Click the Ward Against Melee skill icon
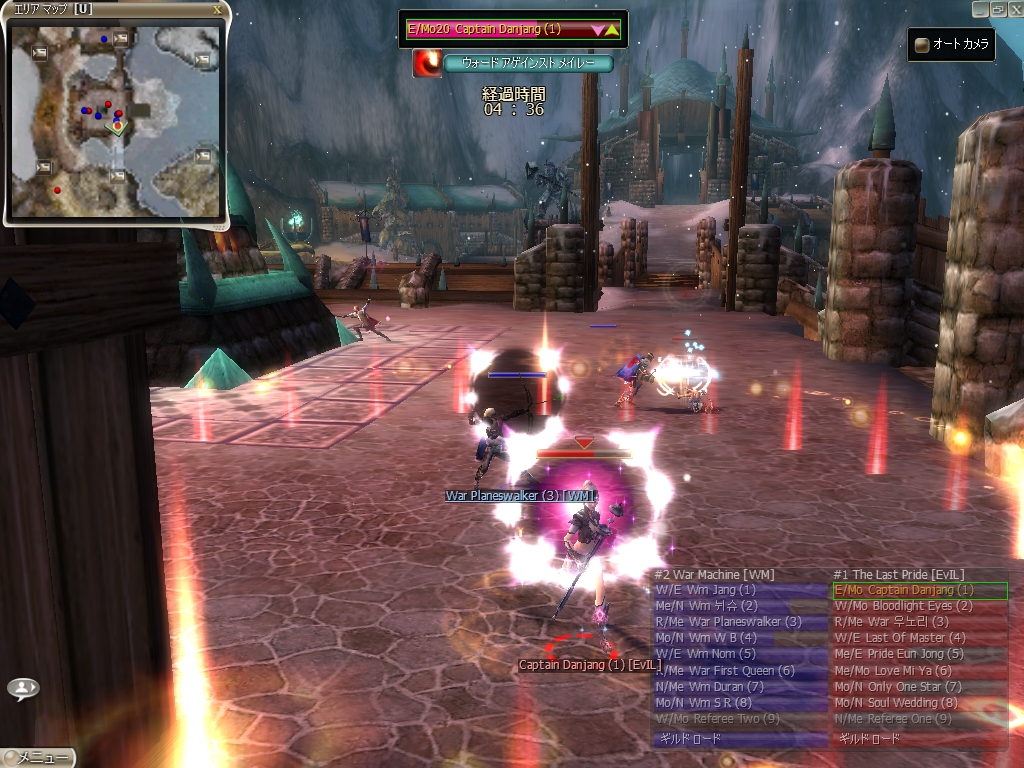 tap(428, 63)
